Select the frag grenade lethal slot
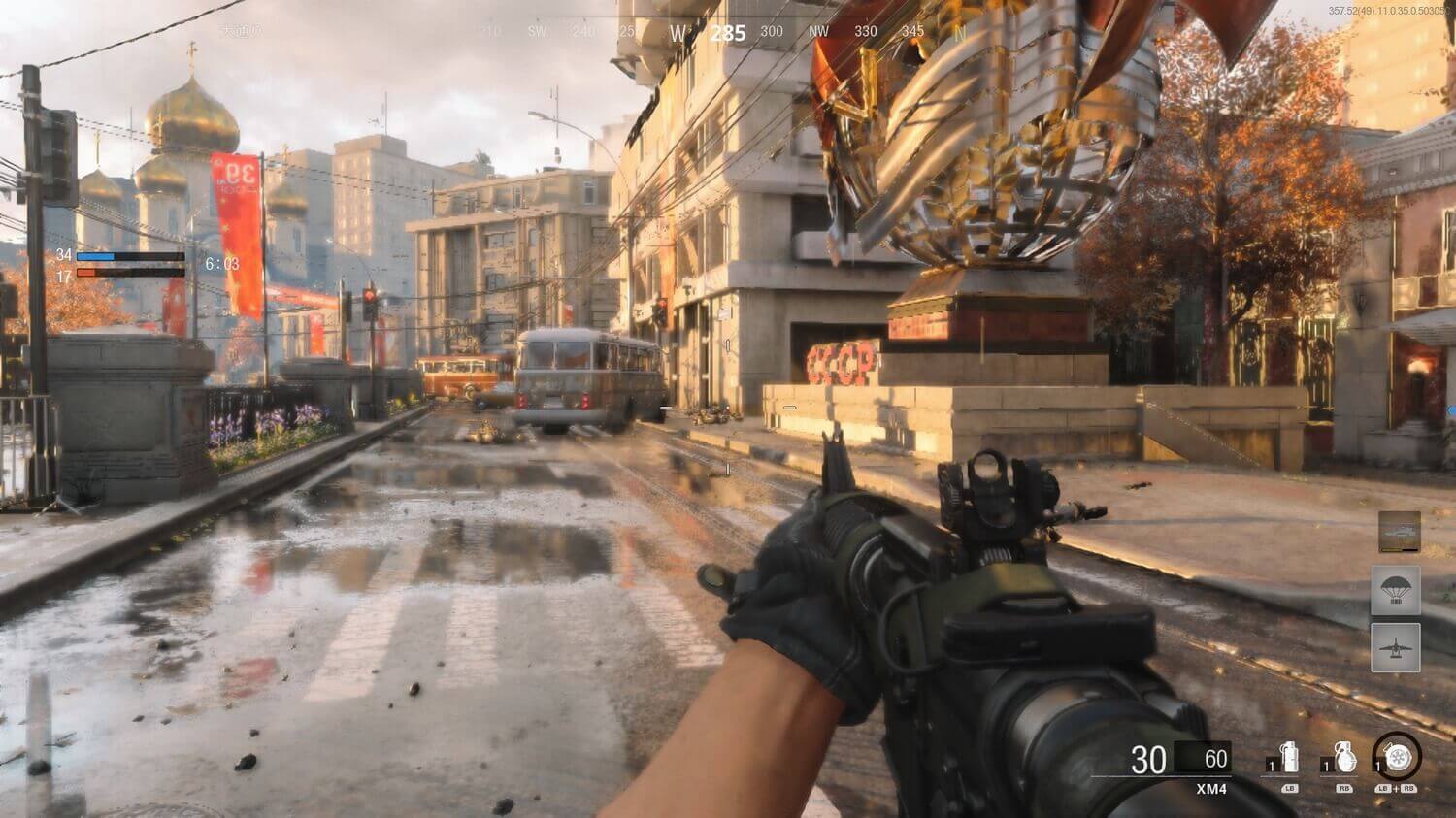Image resolution: width=1456 pixels, height=818 pixels. 1343,759
